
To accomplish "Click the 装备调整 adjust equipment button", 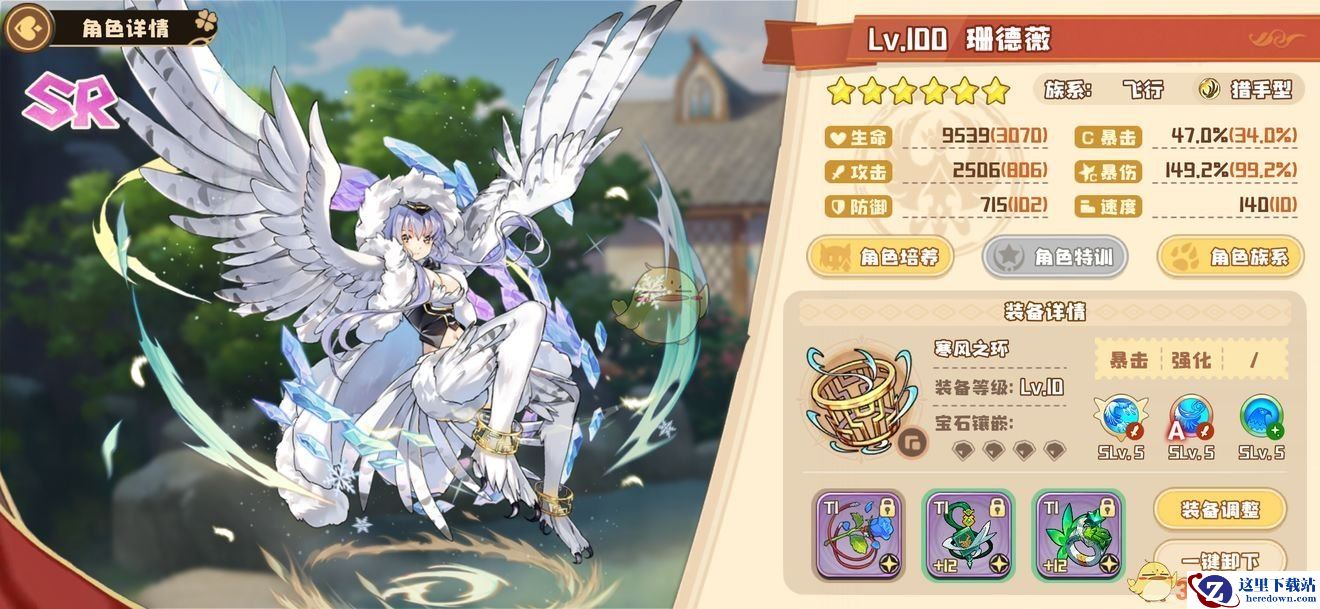I will (1219, 510).
